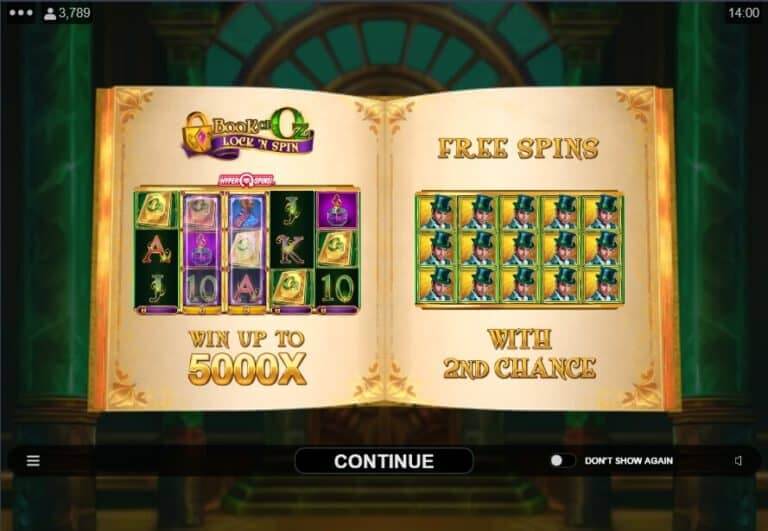The width and height of the screenshot is (768, 531).
Task: Toggle the sound speaker icon
Action: click(738, 461)
